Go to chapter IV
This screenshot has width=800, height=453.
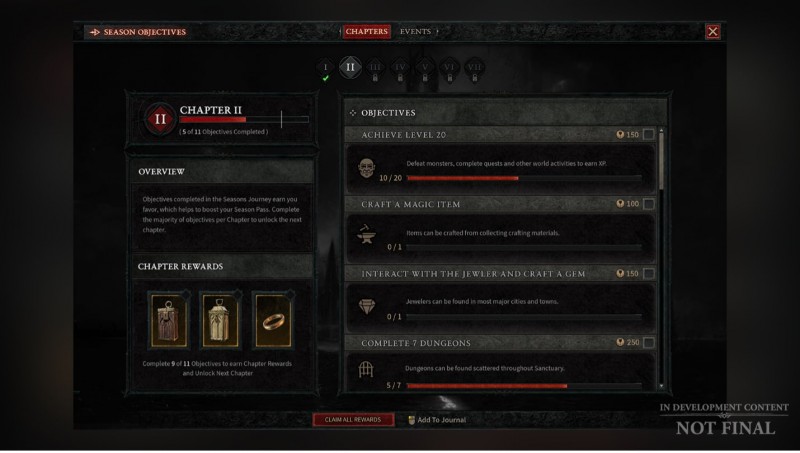tap(401, 68)
